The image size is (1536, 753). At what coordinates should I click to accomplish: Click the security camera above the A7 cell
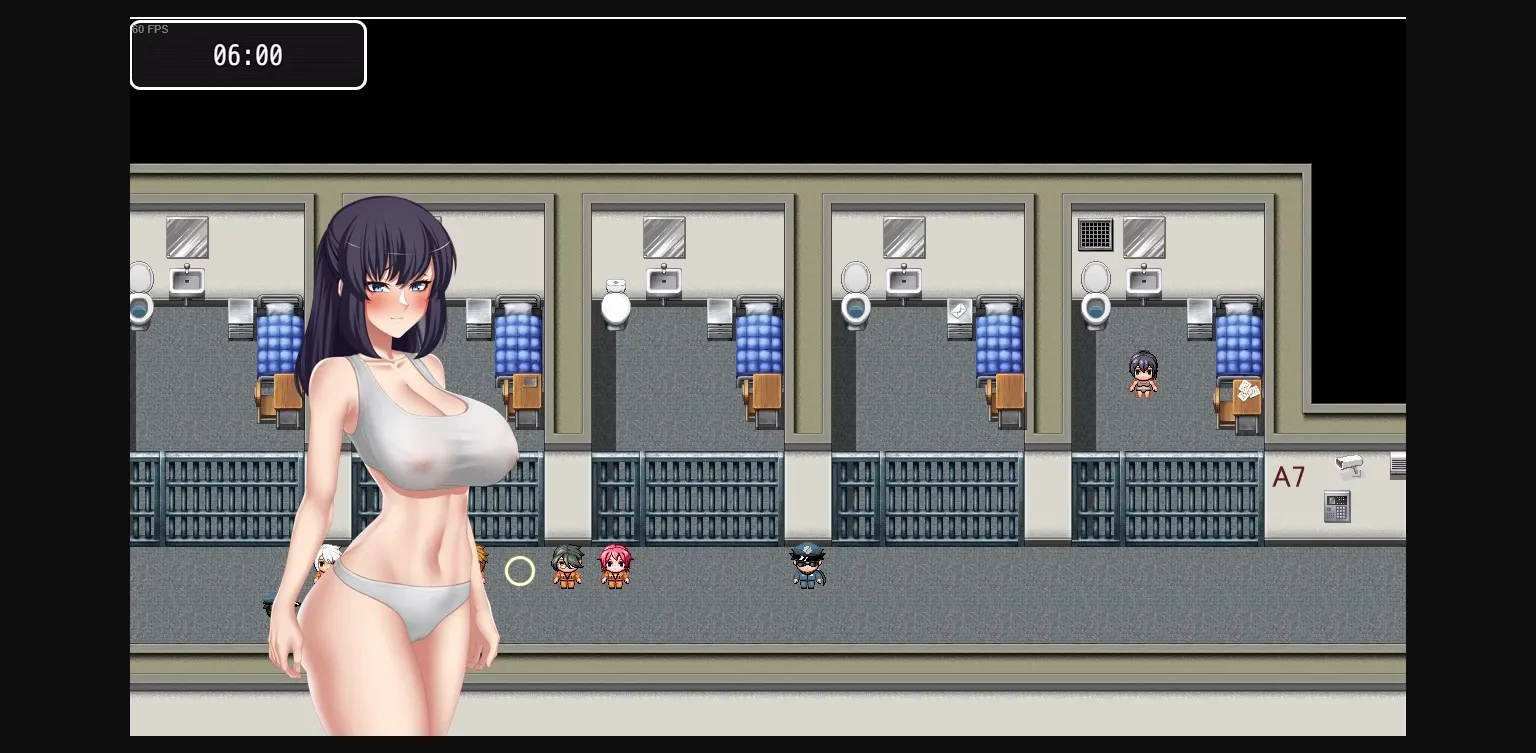coord(1349,465)
